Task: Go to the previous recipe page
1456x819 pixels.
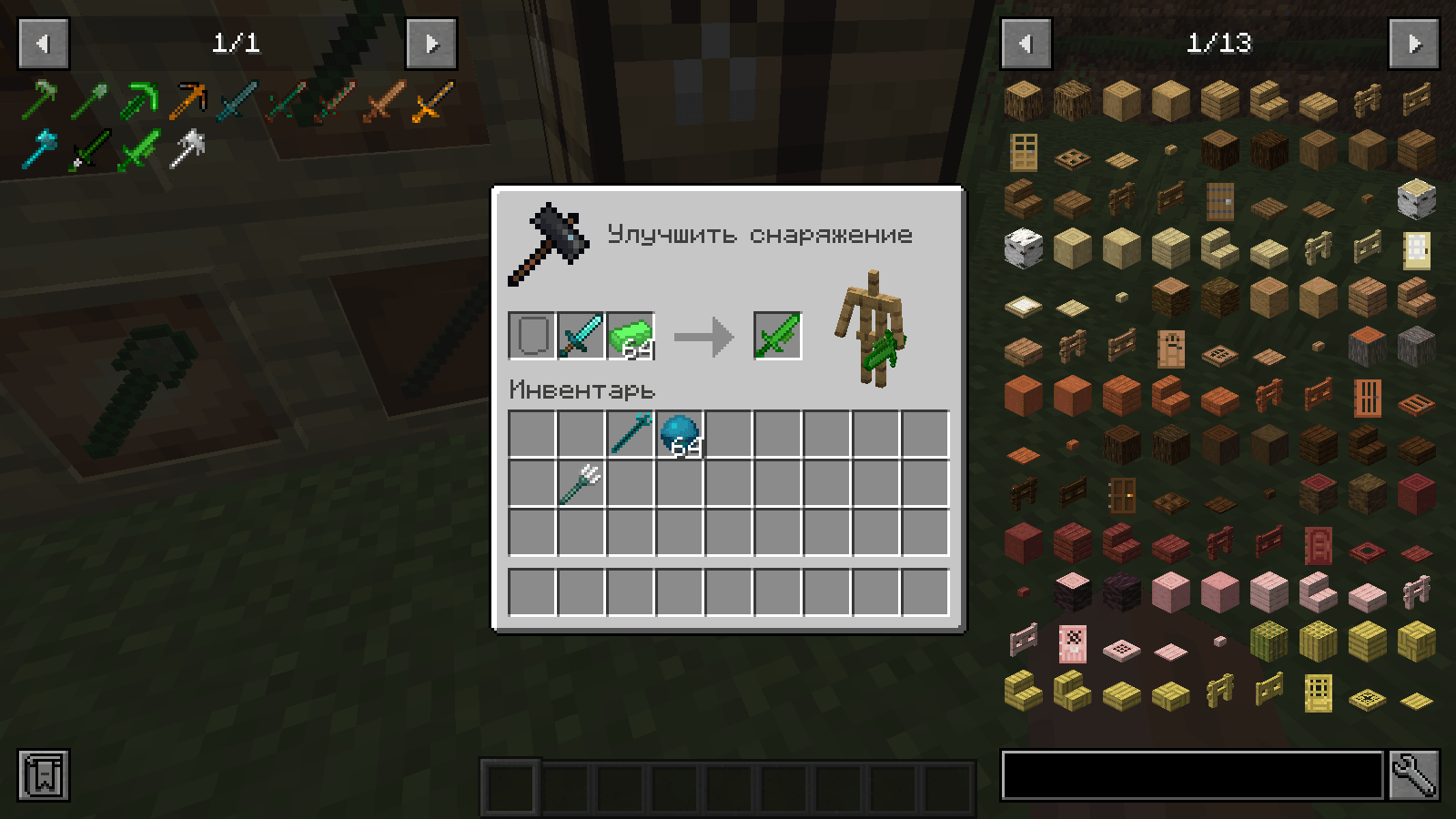Action: [43, 43]
